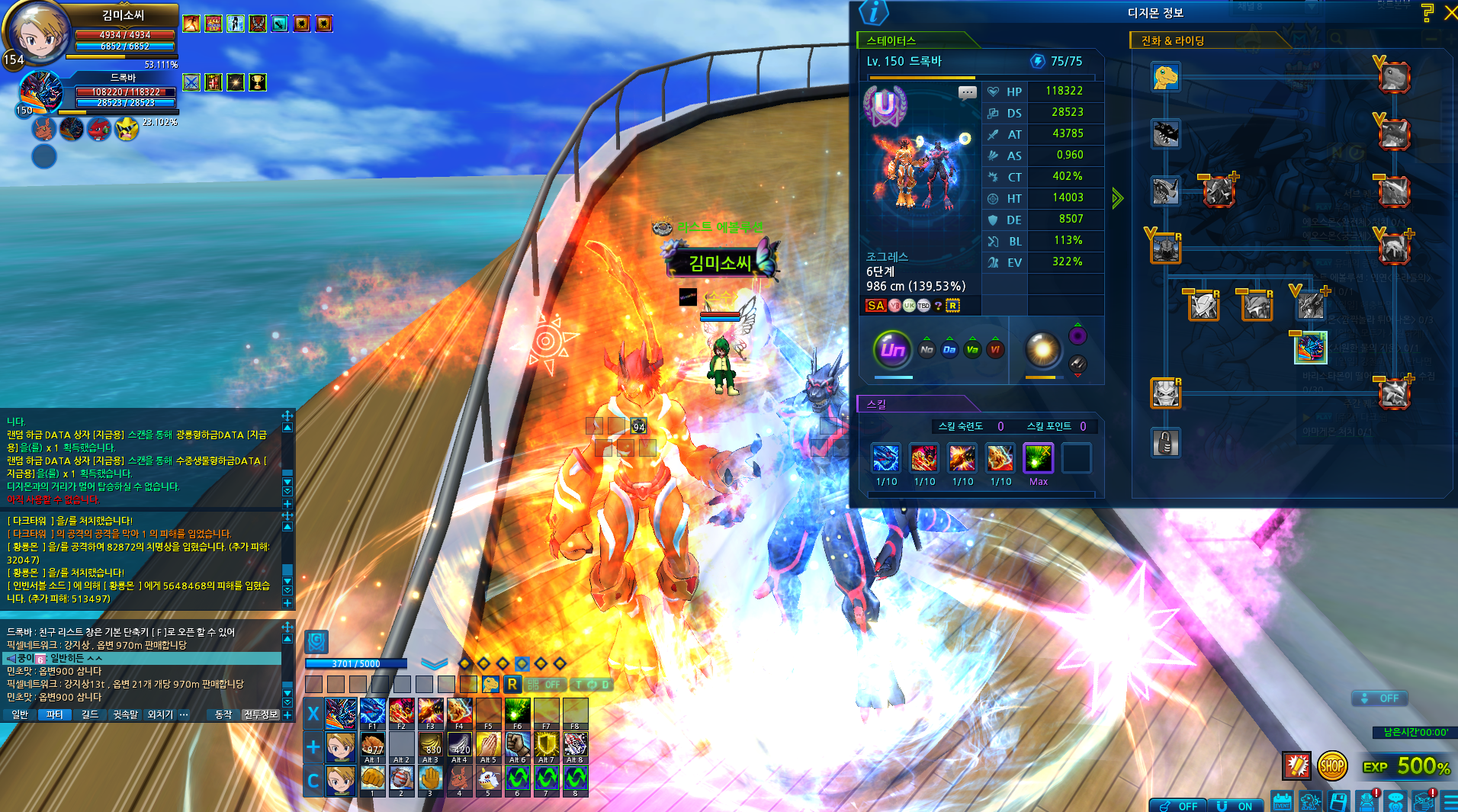Select the Agumon evolution stage icon
Screen dimensions: 1458x812
tap(1165, 77)
